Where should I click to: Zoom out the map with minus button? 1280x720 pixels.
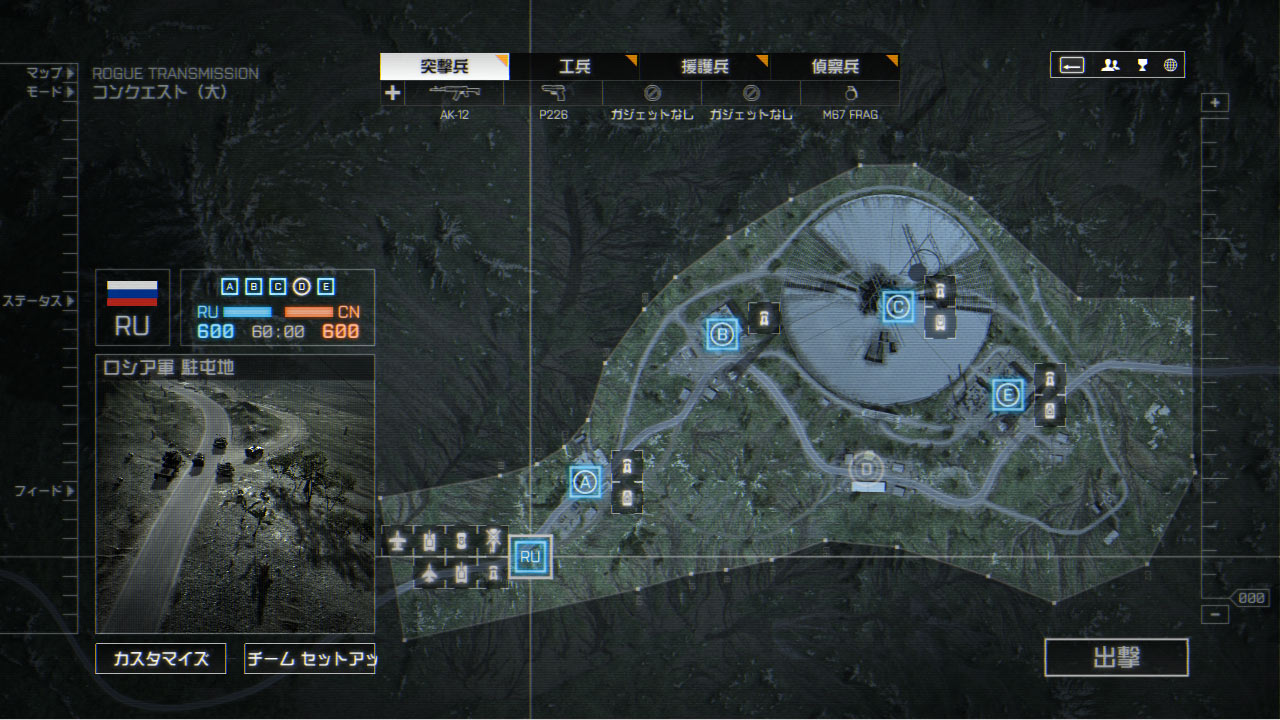1215,615
